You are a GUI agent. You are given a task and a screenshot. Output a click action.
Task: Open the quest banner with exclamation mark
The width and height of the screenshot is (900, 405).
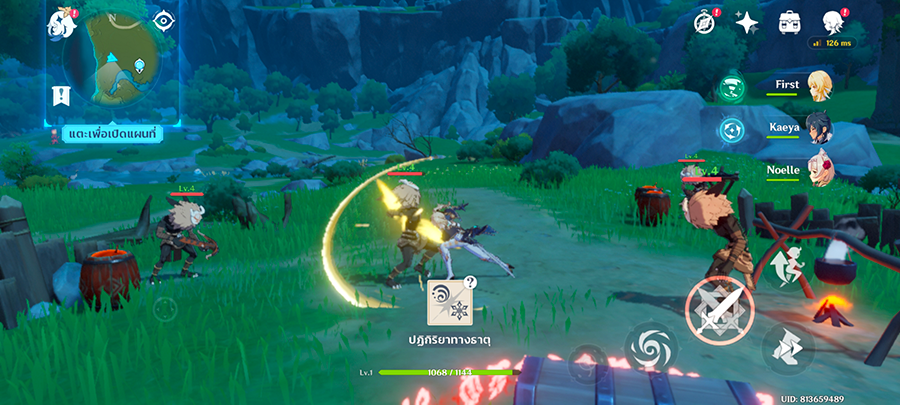pyautogui.click(x=61, y=96)
